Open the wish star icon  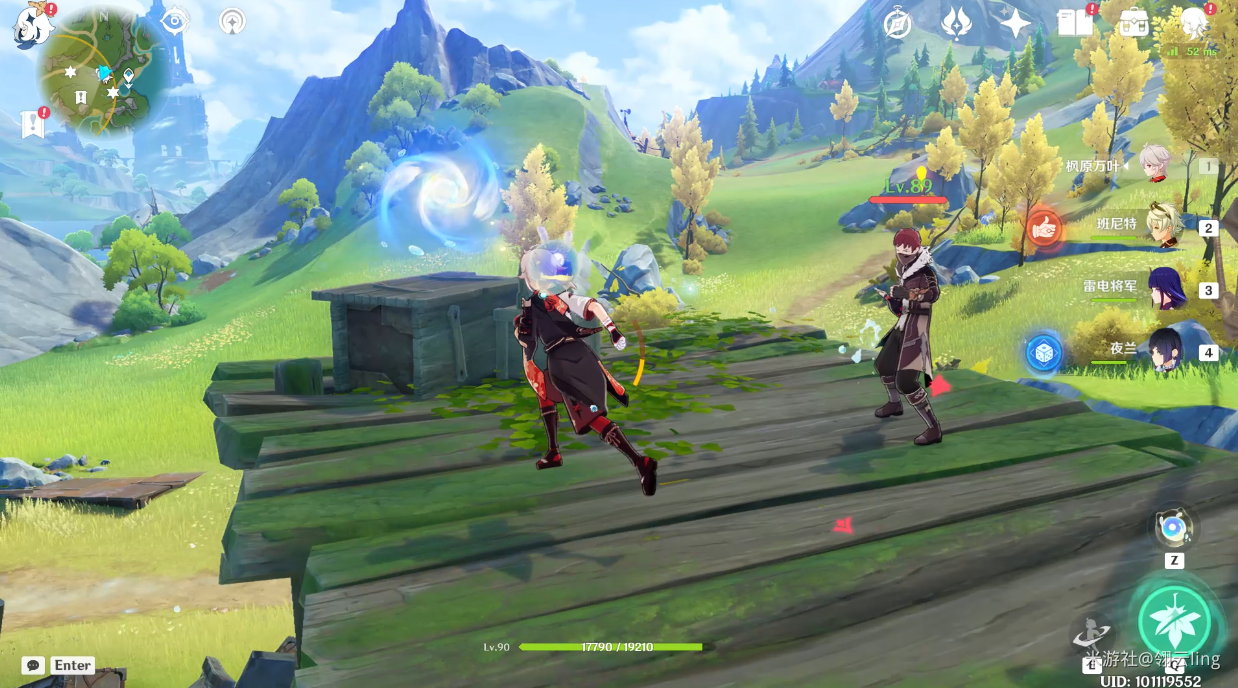(x=1015, y=23)
